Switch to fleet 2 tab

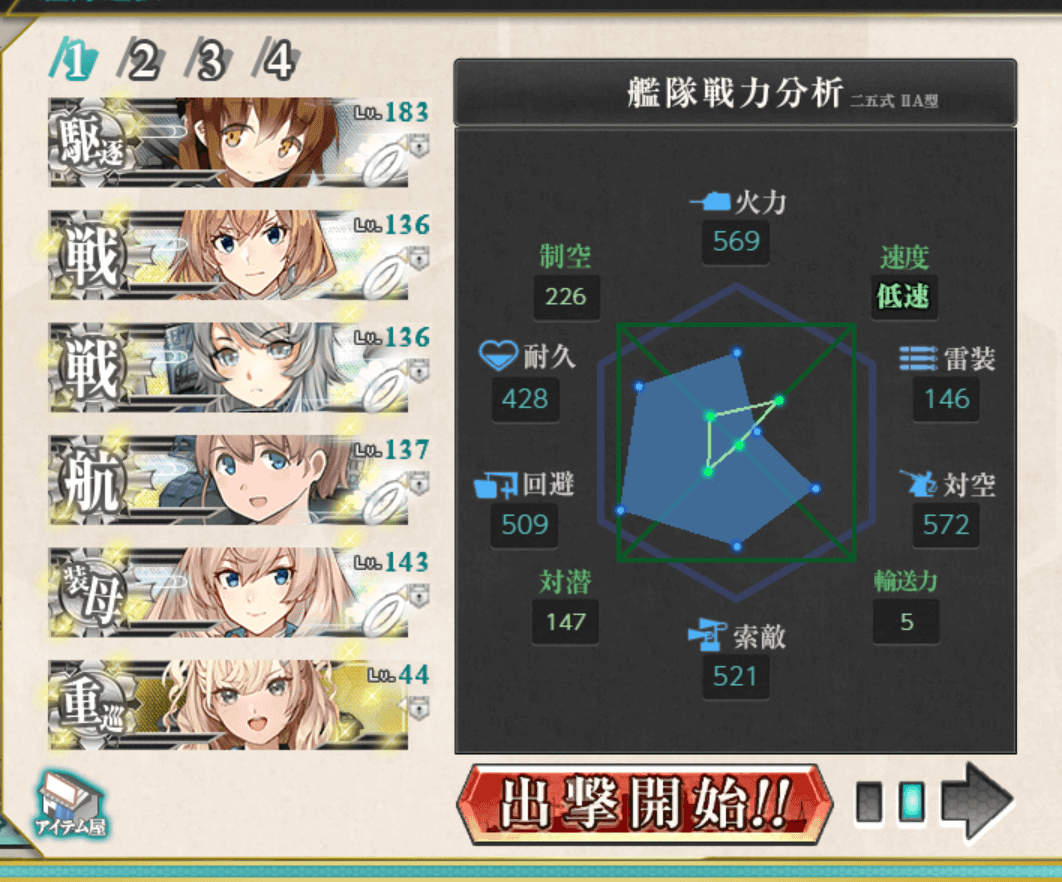tap(142, 63)
